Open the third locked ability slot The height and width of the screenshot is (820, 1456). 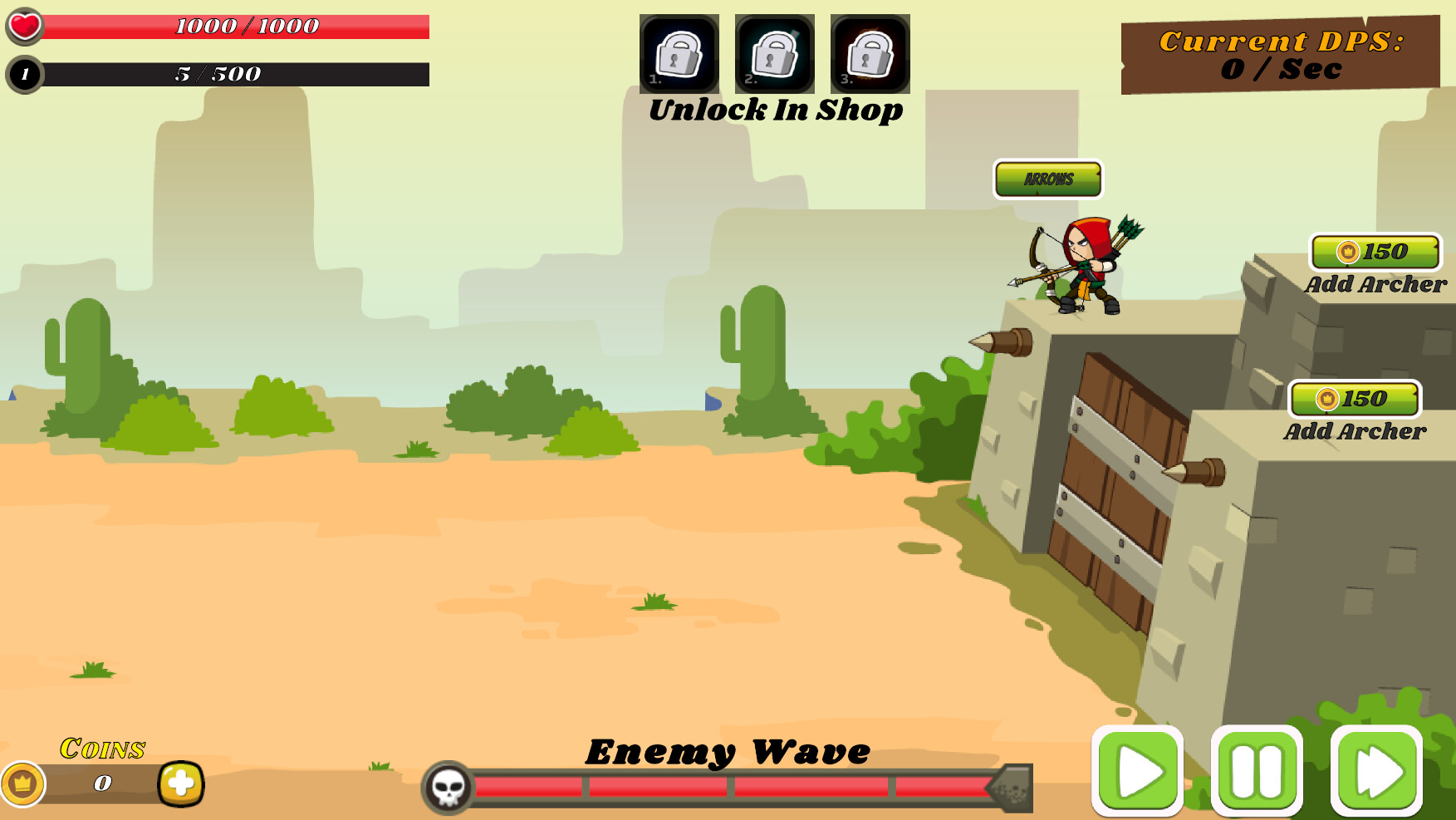click(x=869, y=54)
